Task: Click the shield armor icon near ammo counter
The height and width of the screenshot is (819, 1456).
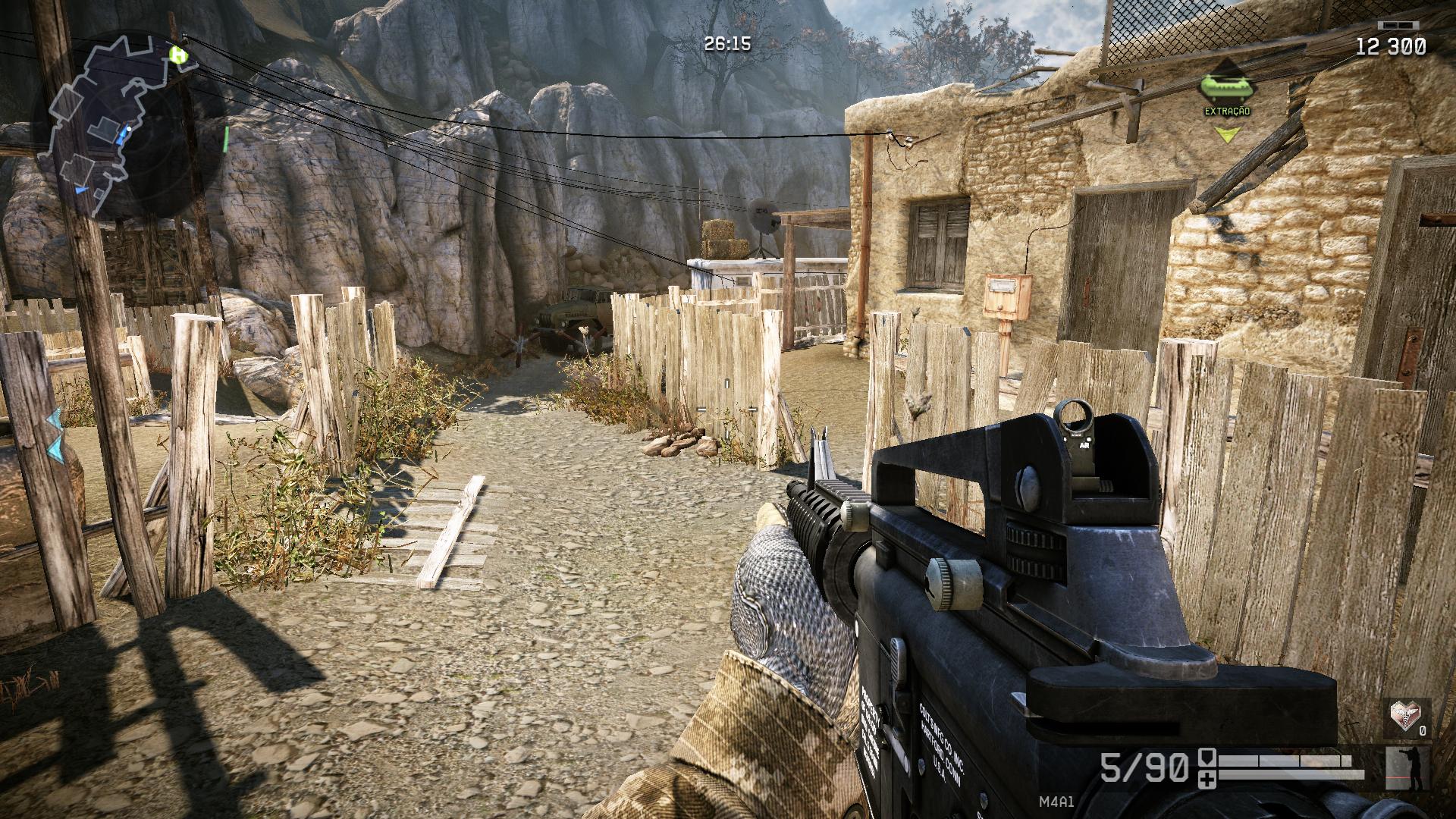Action: click(1207, 758)
